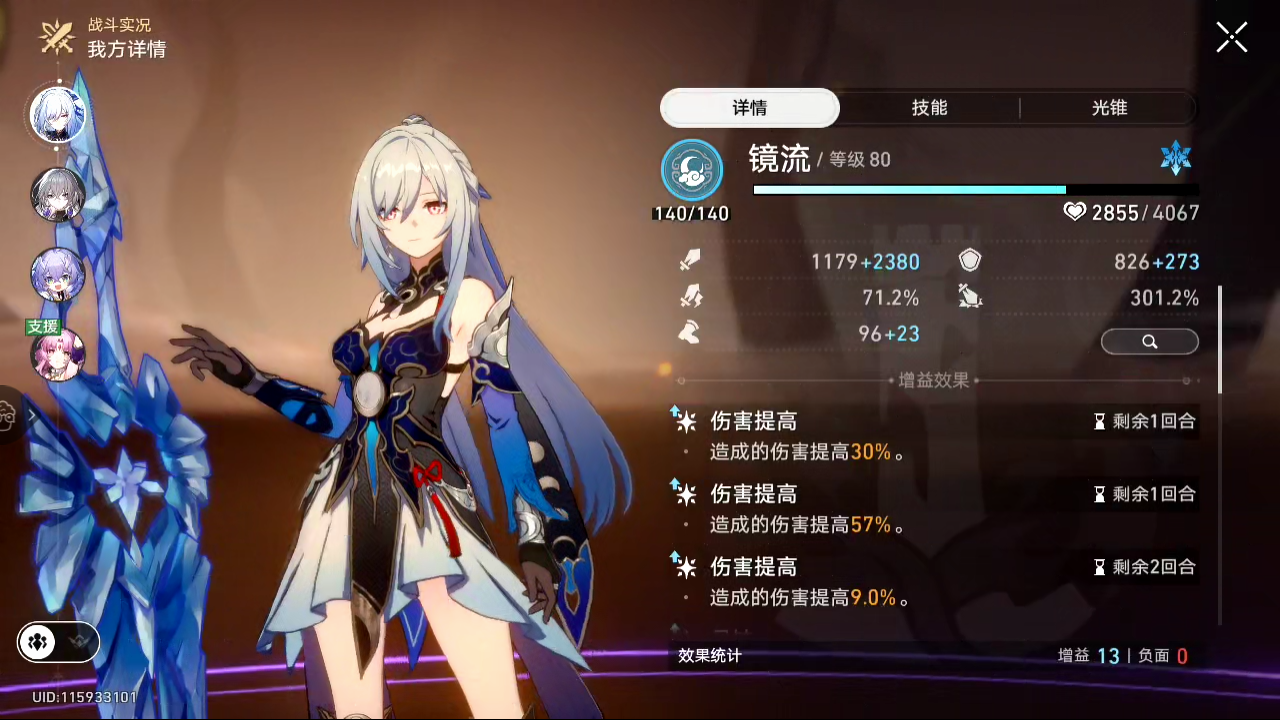Screen dimensions: 1280x720
Task: Switch to the 技能 tab
Action: click(929, 108)
